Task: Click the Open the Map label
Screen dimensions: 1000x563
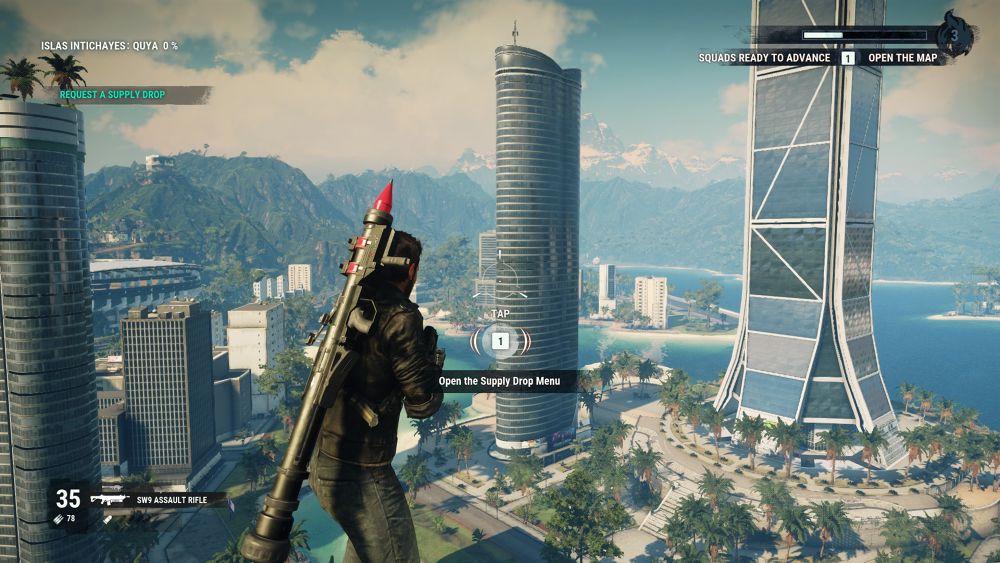Action: coord(901,58)
